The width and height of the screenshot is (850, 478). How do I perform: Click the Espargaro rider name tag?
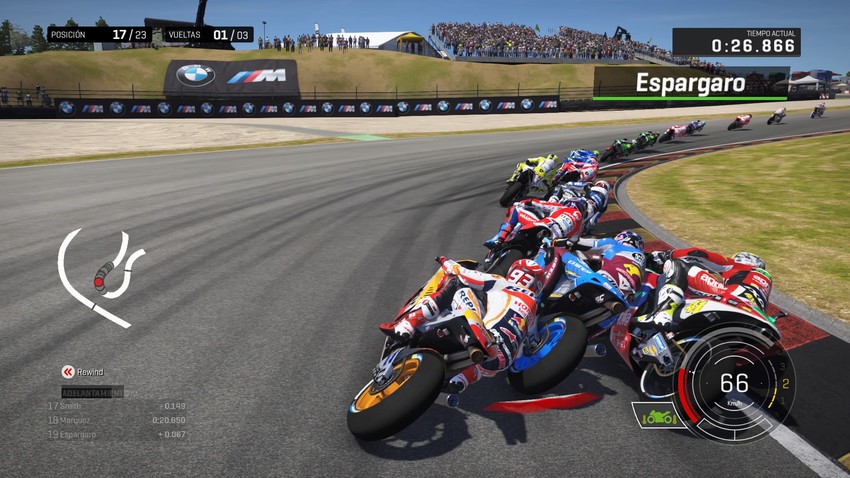[x=690, y=83]
